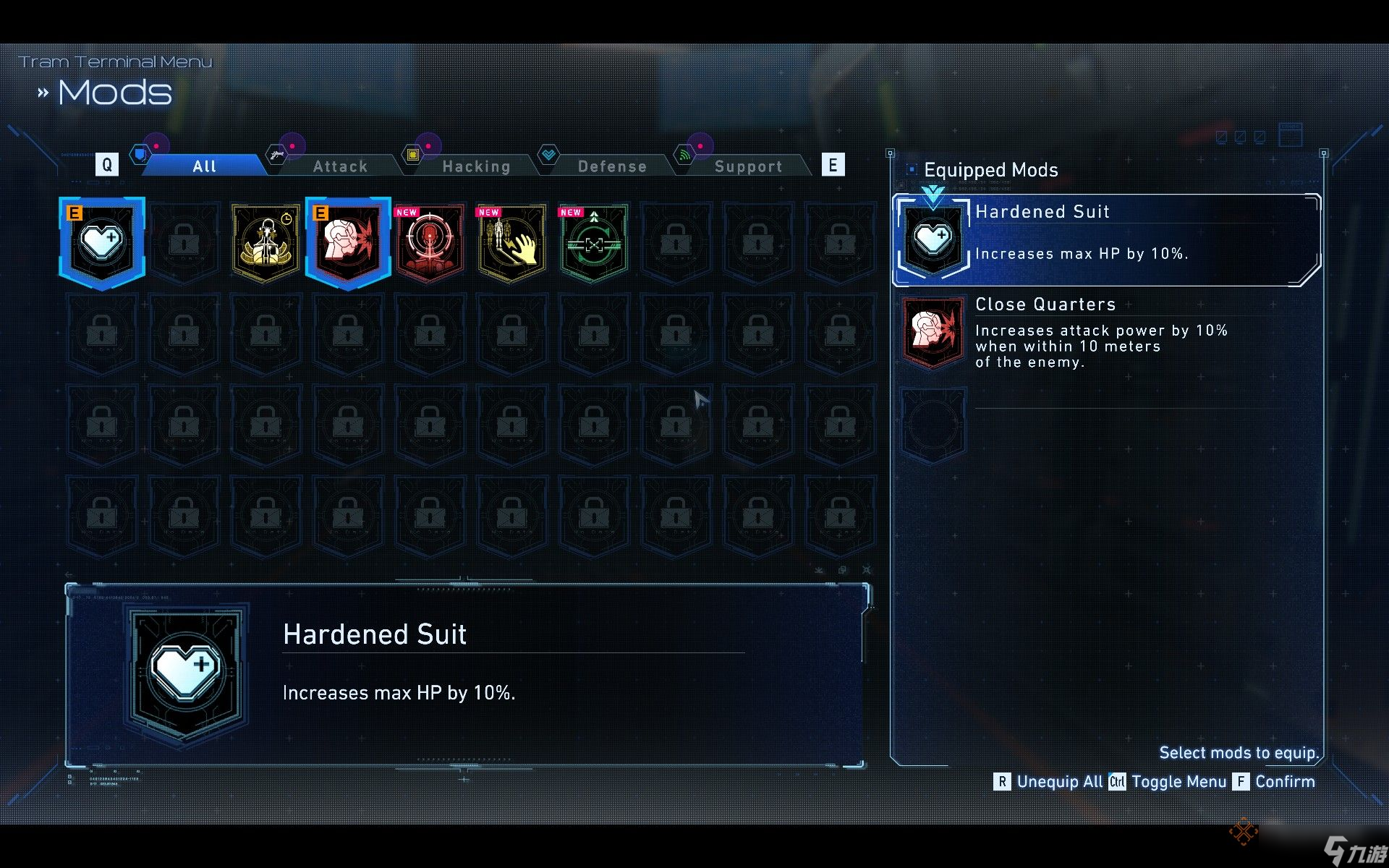Select the Hardened Suit heart mod in grid

click(x=102, y=242)
